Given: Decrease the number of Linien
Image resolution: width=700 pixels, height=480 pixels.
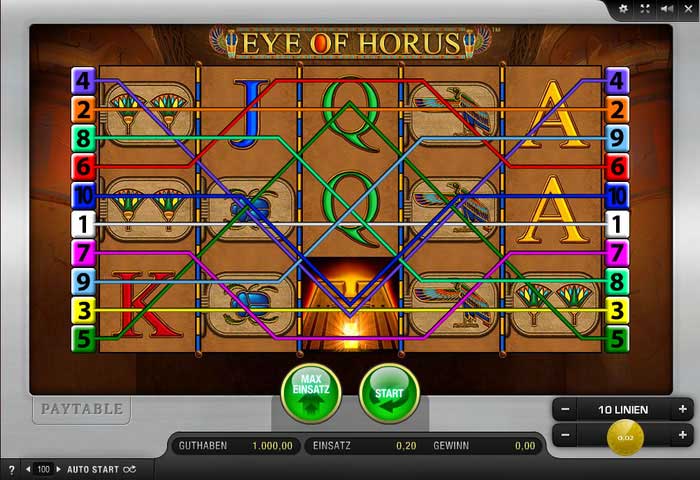Looking at the screenshot, I should (x=565, y=409).
